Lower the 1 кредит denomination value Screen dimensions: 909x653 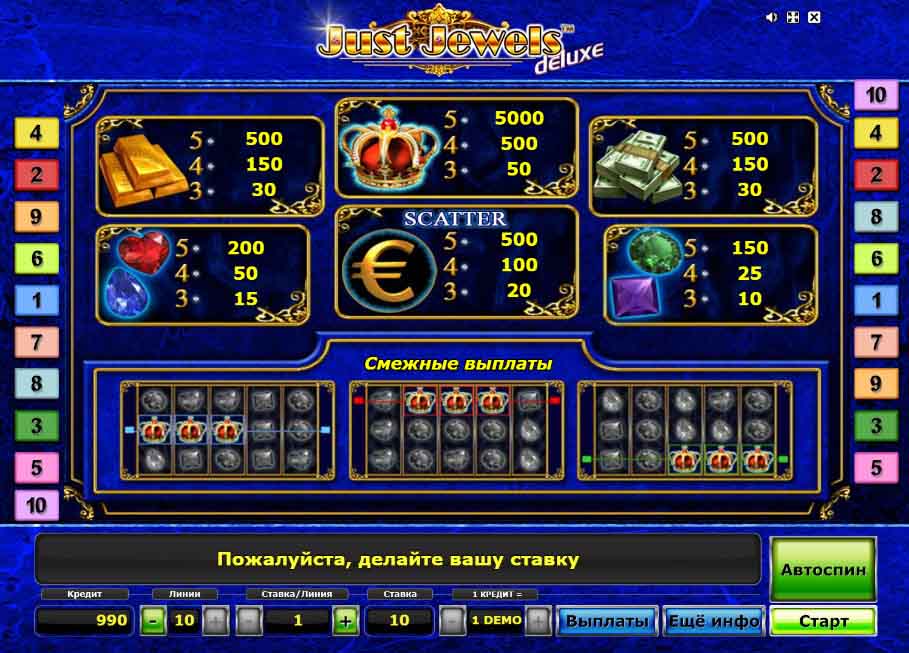click(453, 621)
